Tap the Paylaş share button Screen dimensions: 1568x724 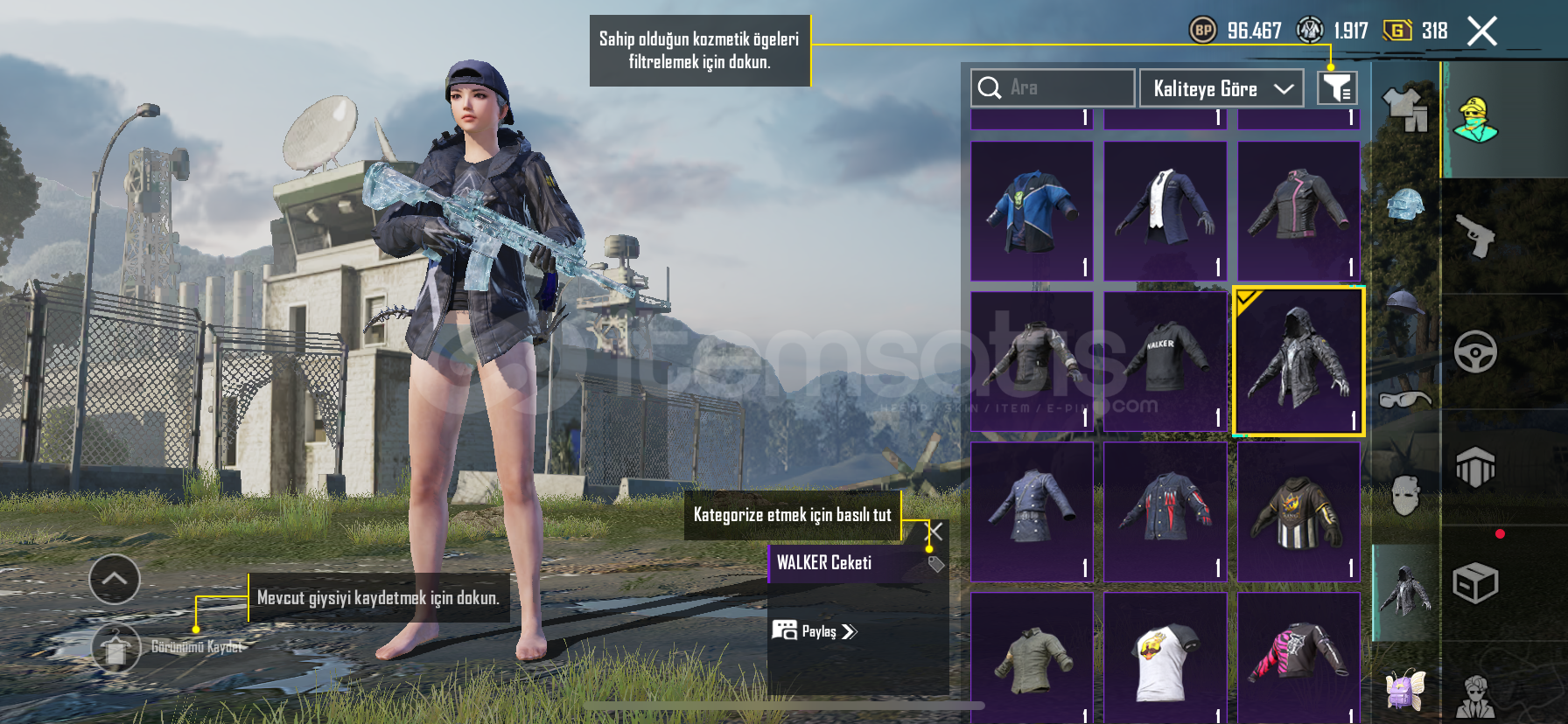point(815,631)
